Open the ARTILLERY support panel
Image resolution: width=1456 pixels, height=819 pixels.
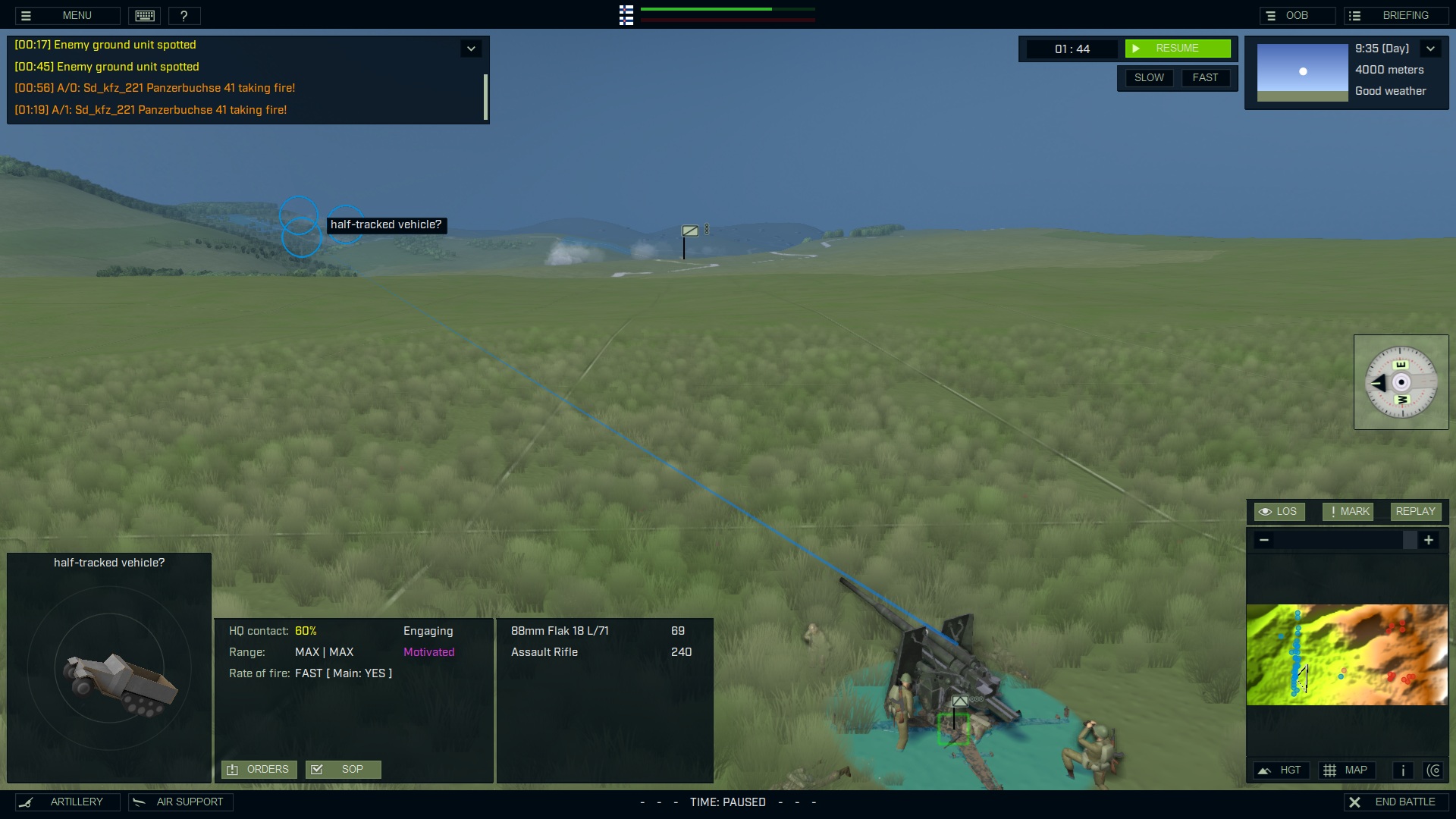point(67,802)
